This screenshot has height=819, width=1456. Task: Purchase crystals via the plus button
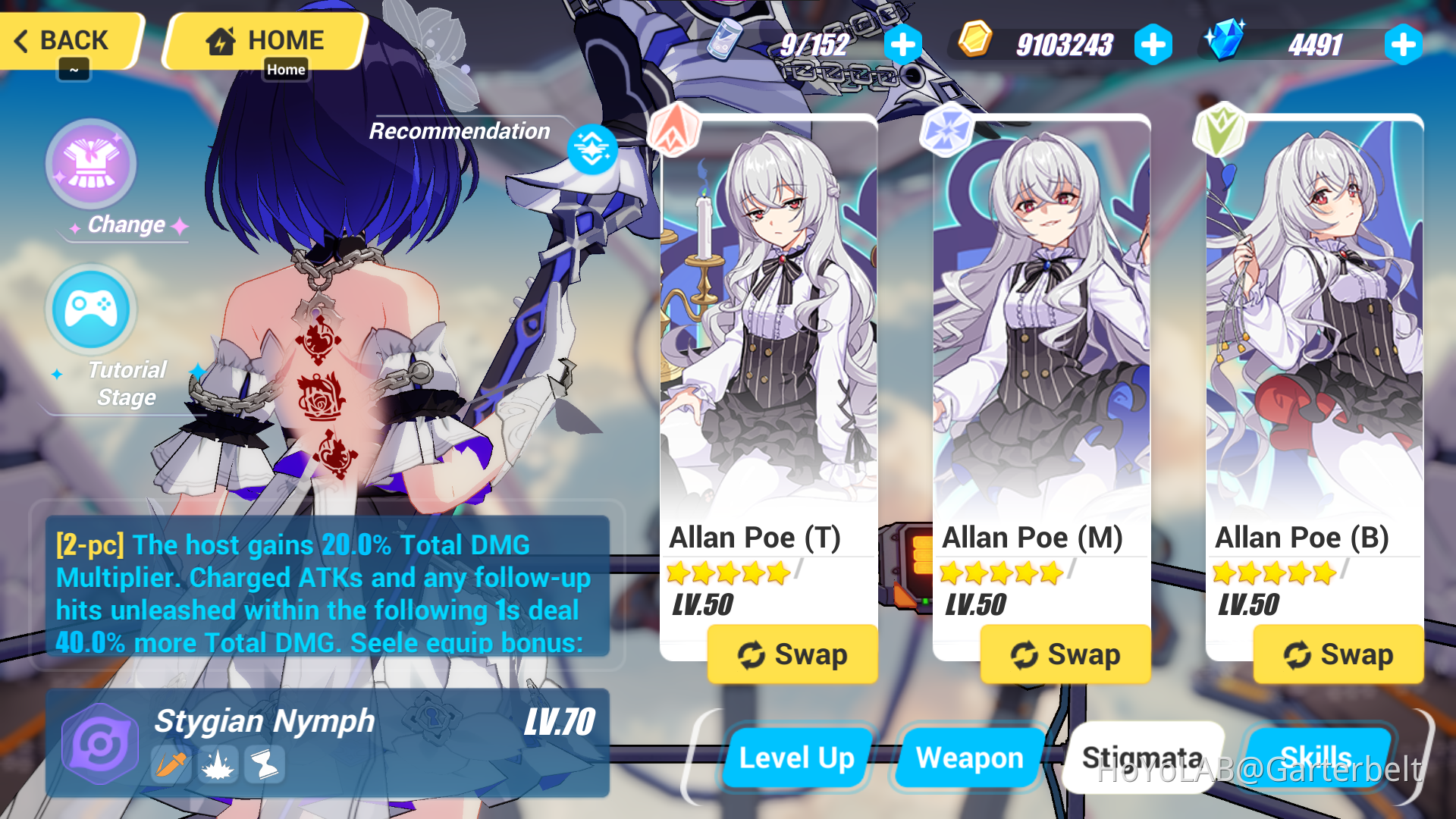[x=1403, y=43]
